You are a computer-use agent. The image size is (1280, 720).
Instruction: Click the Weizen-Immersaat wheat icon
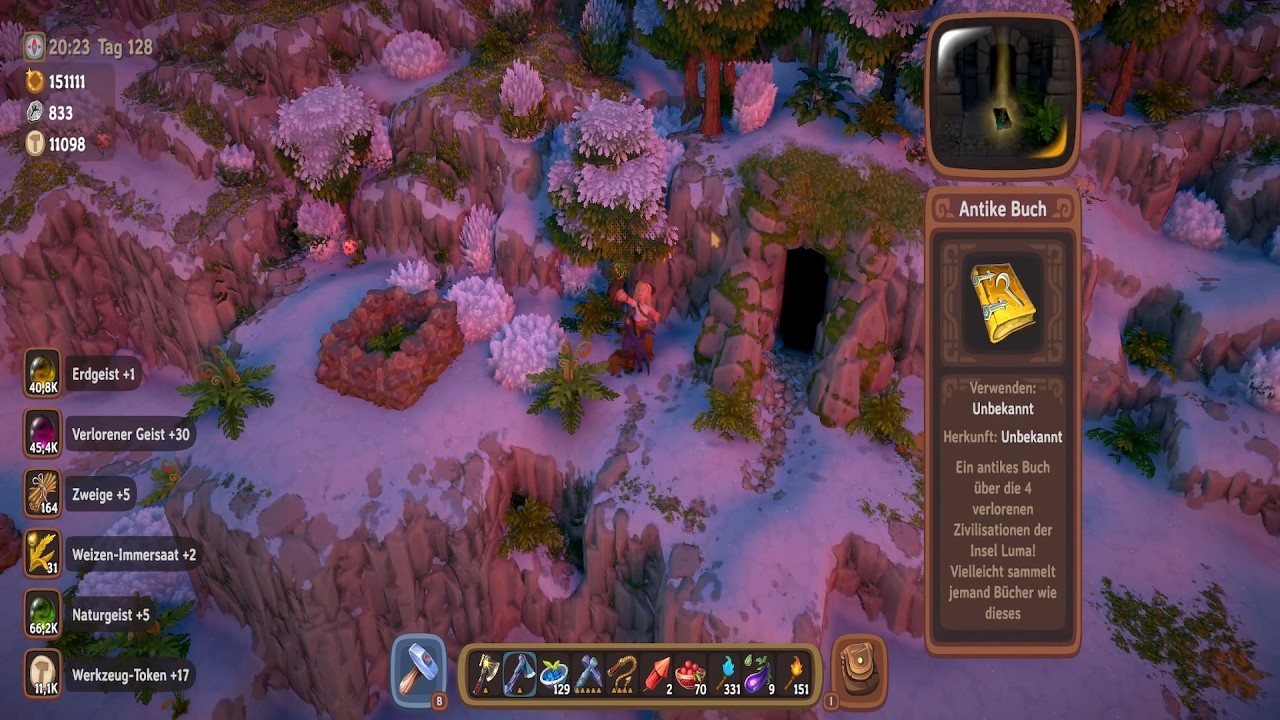(x=43, y=554)
